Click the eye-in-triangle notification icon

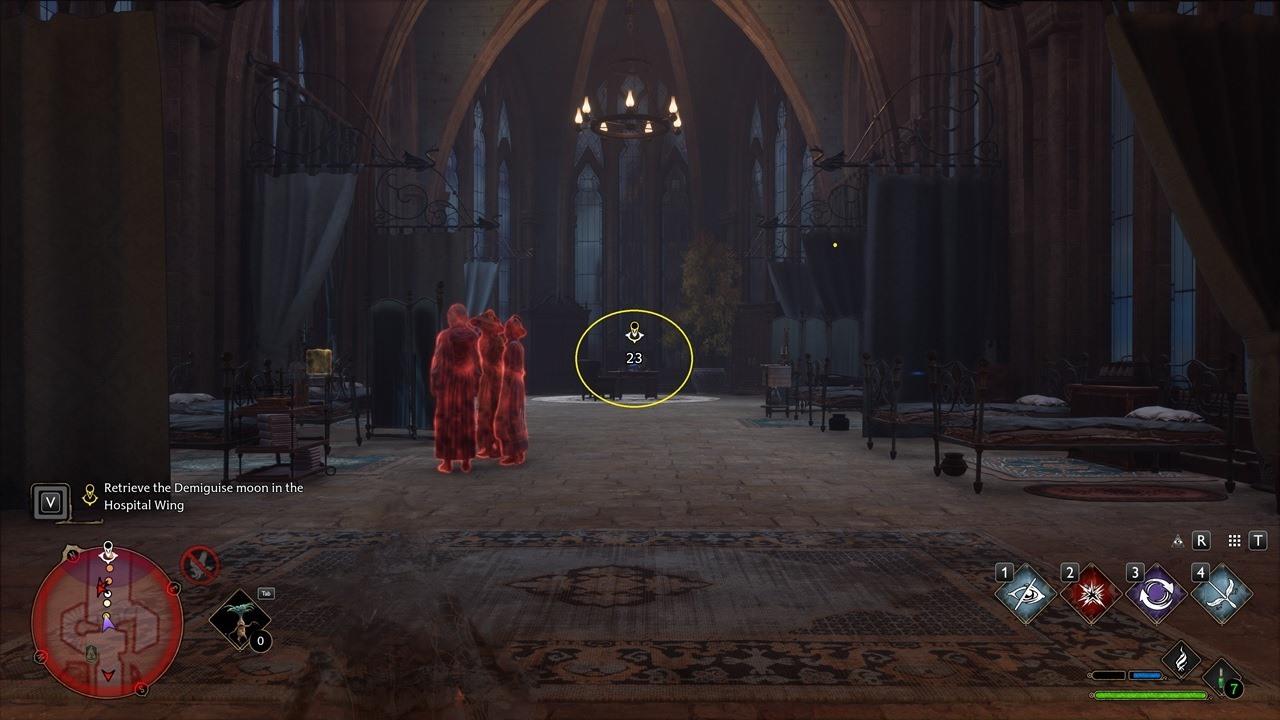1177,541
